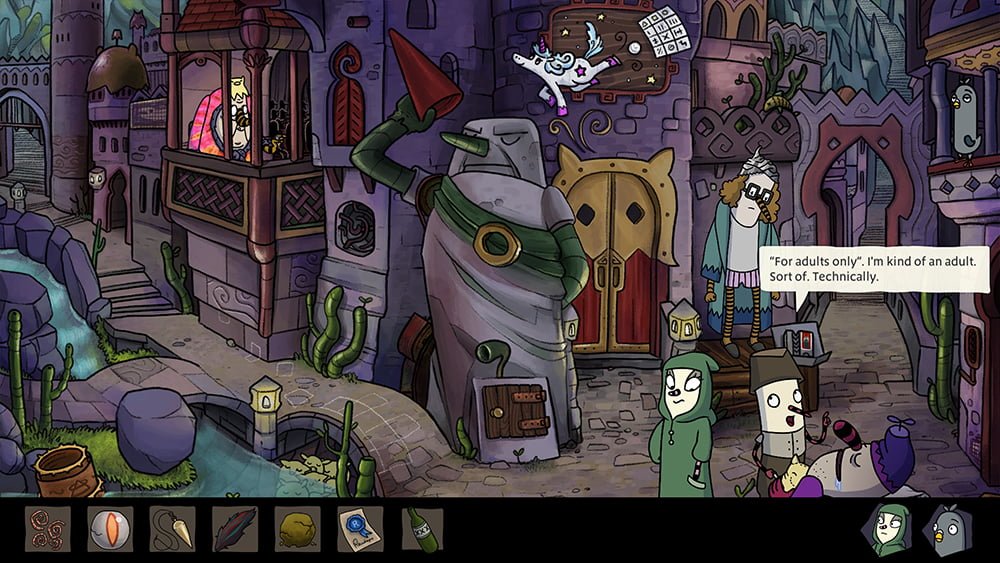Select the spiral worms inventory item
Screen dimensions: 1000x563
48,529
